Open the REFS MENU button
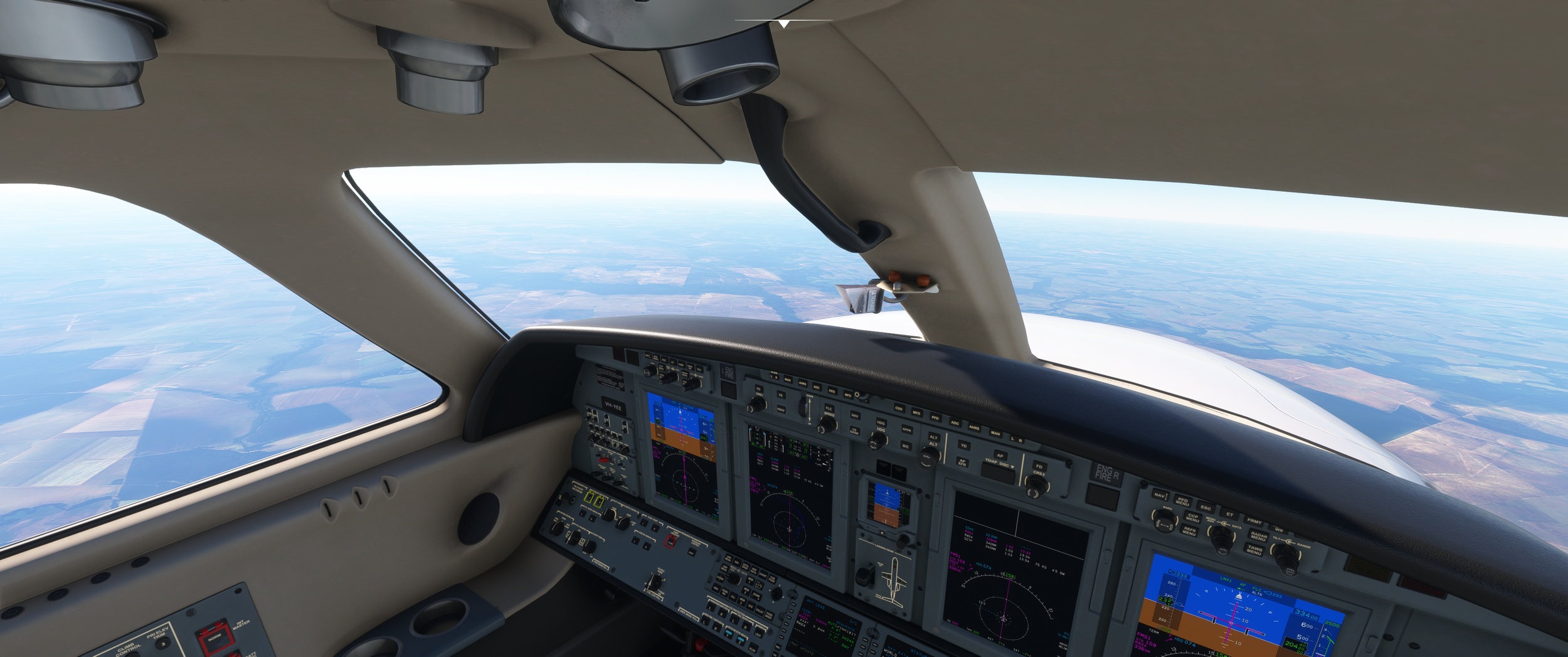Screen dimensions: 1568x657 [x=1189, y=531]
